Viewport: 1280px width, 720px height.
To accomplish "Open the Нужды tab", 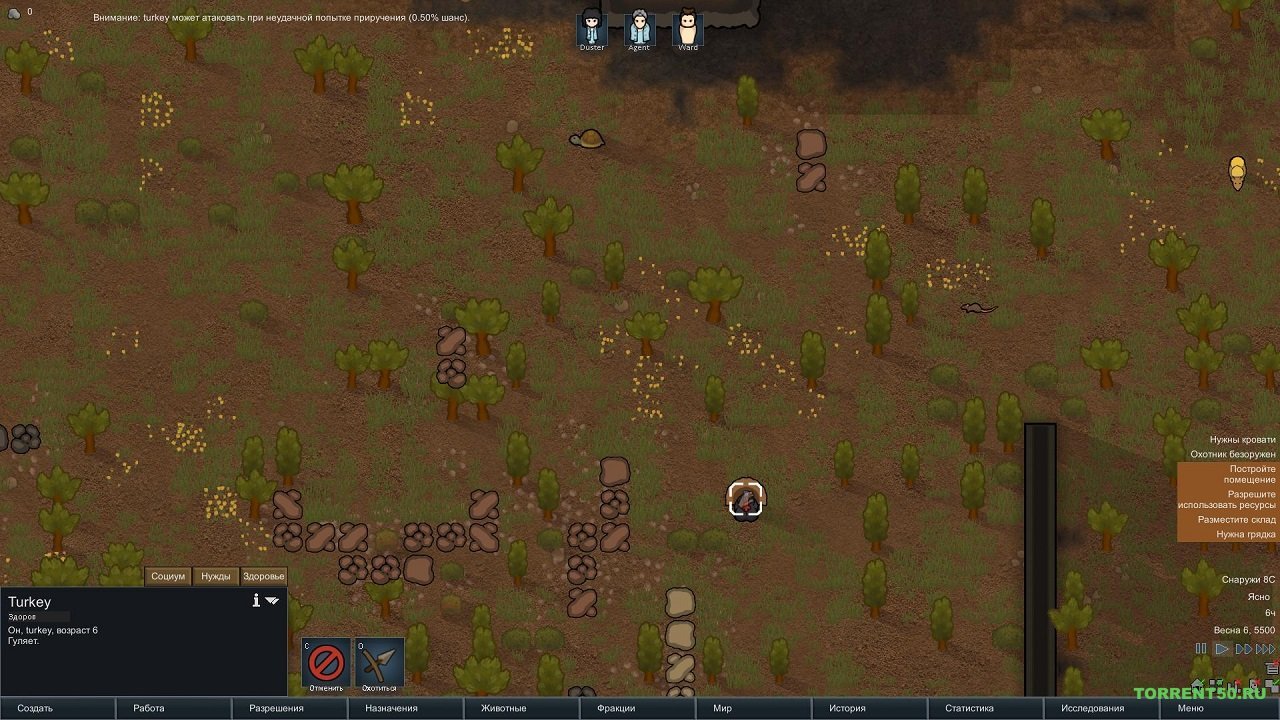I will tap(217, 576).
